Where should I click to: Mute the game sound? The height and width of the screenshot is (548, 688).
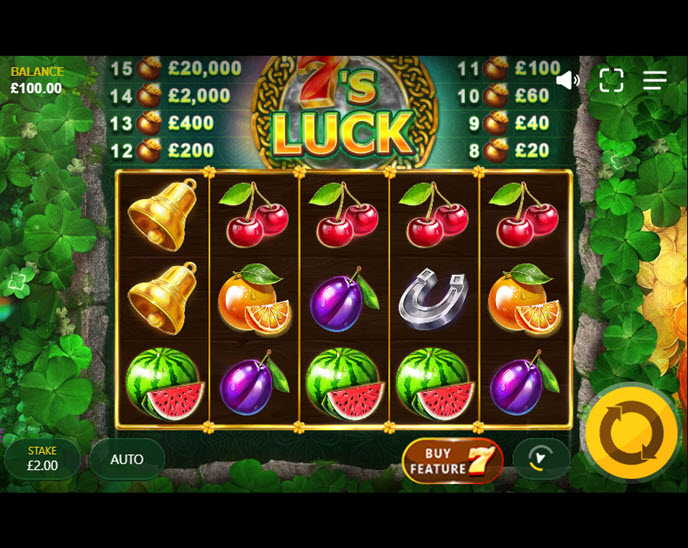pyautogui.click(x=567, y=80)
